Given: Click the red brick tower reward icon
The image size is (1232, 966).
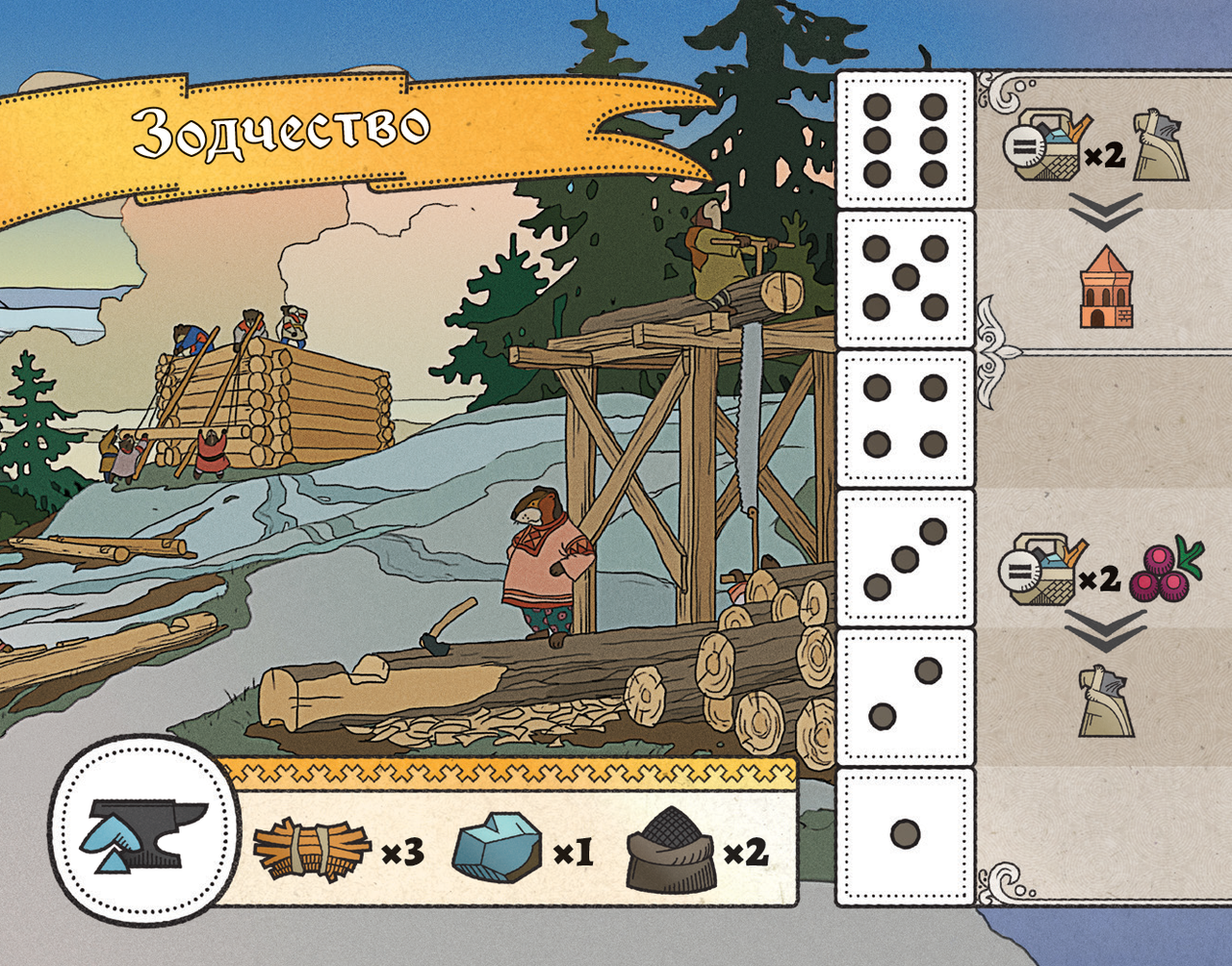Looking at the screenshot, I should pos(1106,287).
